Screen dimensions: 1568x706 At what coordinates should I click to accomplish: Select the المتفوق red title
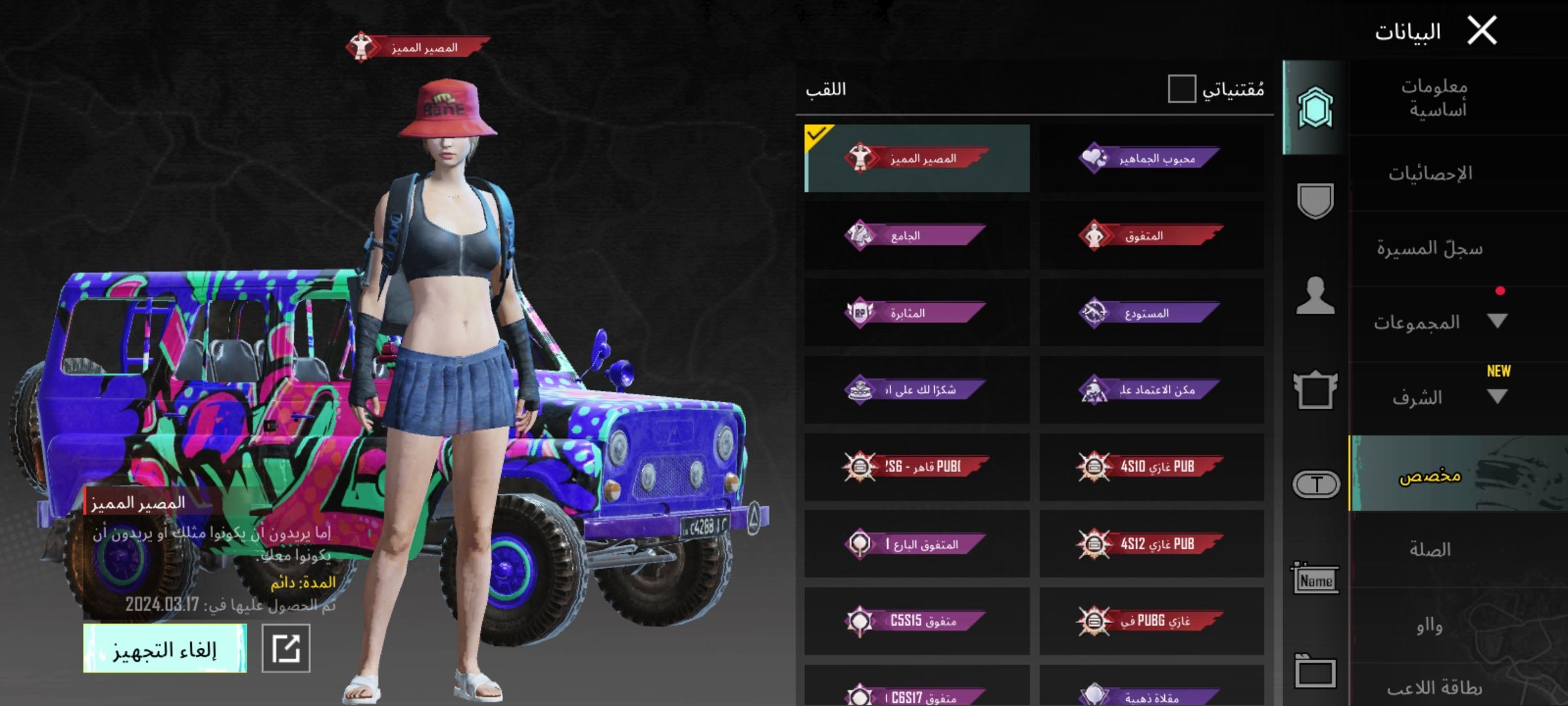(x=1151, y=235)
